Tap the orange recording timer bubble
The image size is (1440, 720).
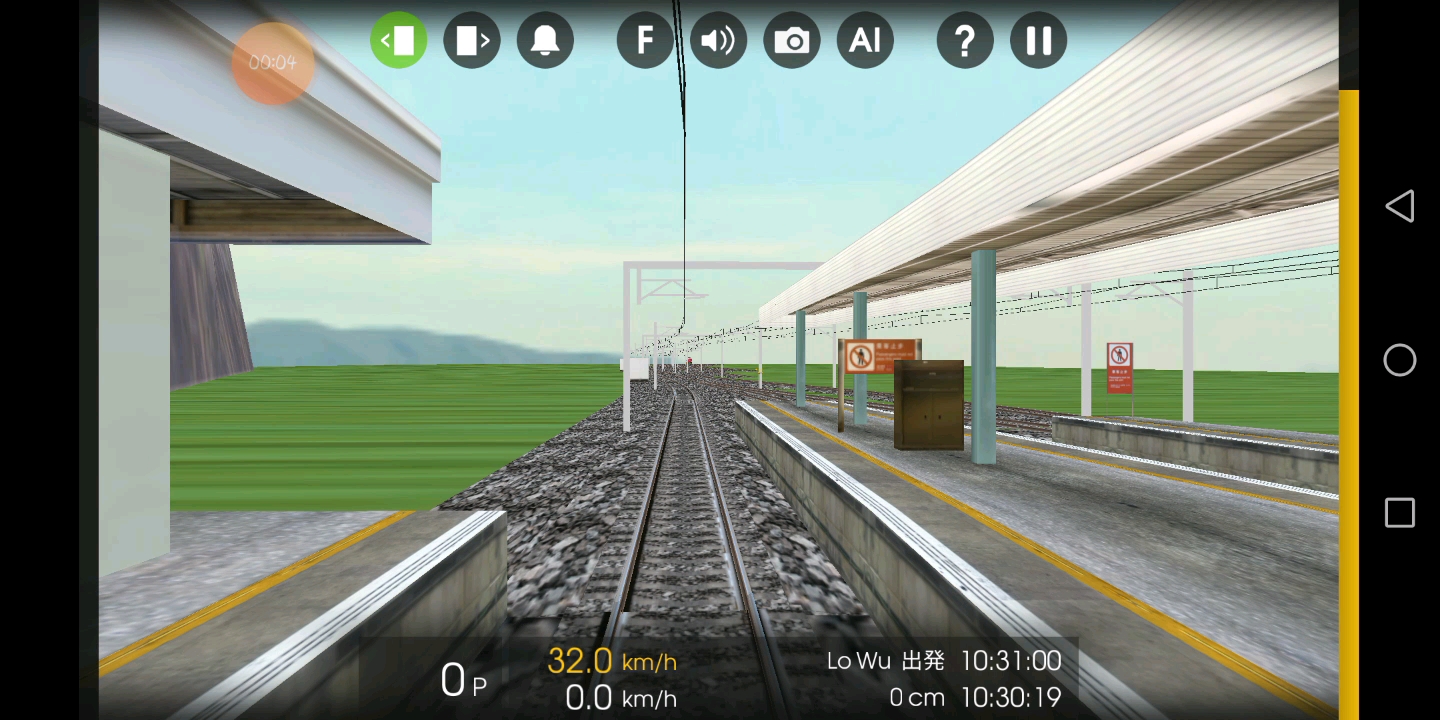point(273,63)
